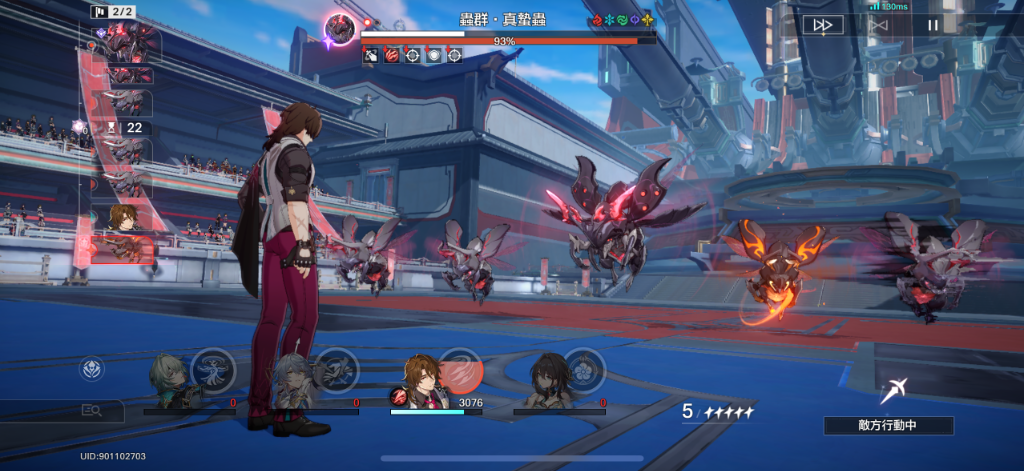
Task: Activate the green-haired character's ultimate icon
Action: [212, 370]
